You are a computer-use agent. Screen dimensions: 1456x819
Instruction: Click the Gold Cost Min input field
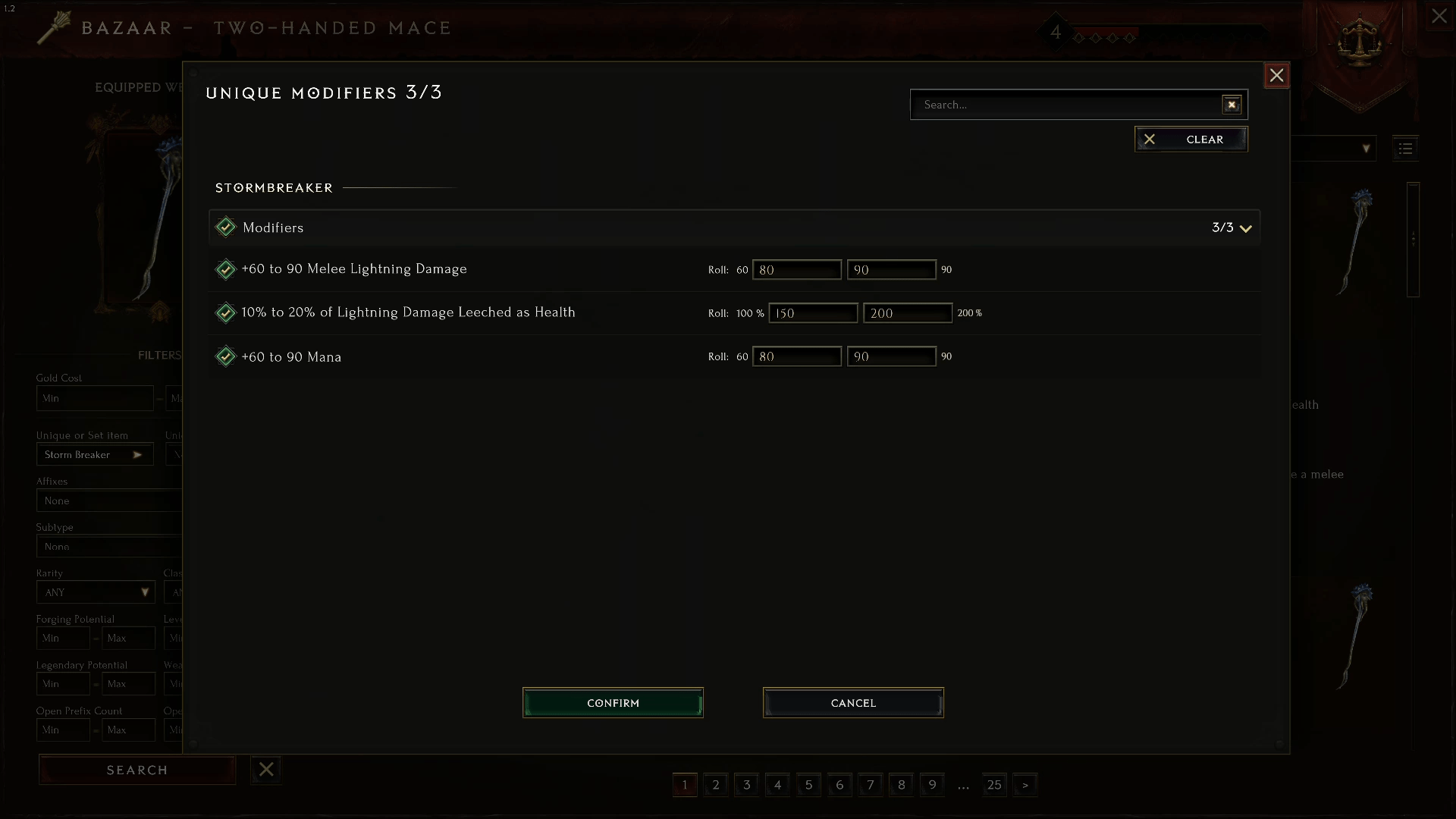pos(95,398)
